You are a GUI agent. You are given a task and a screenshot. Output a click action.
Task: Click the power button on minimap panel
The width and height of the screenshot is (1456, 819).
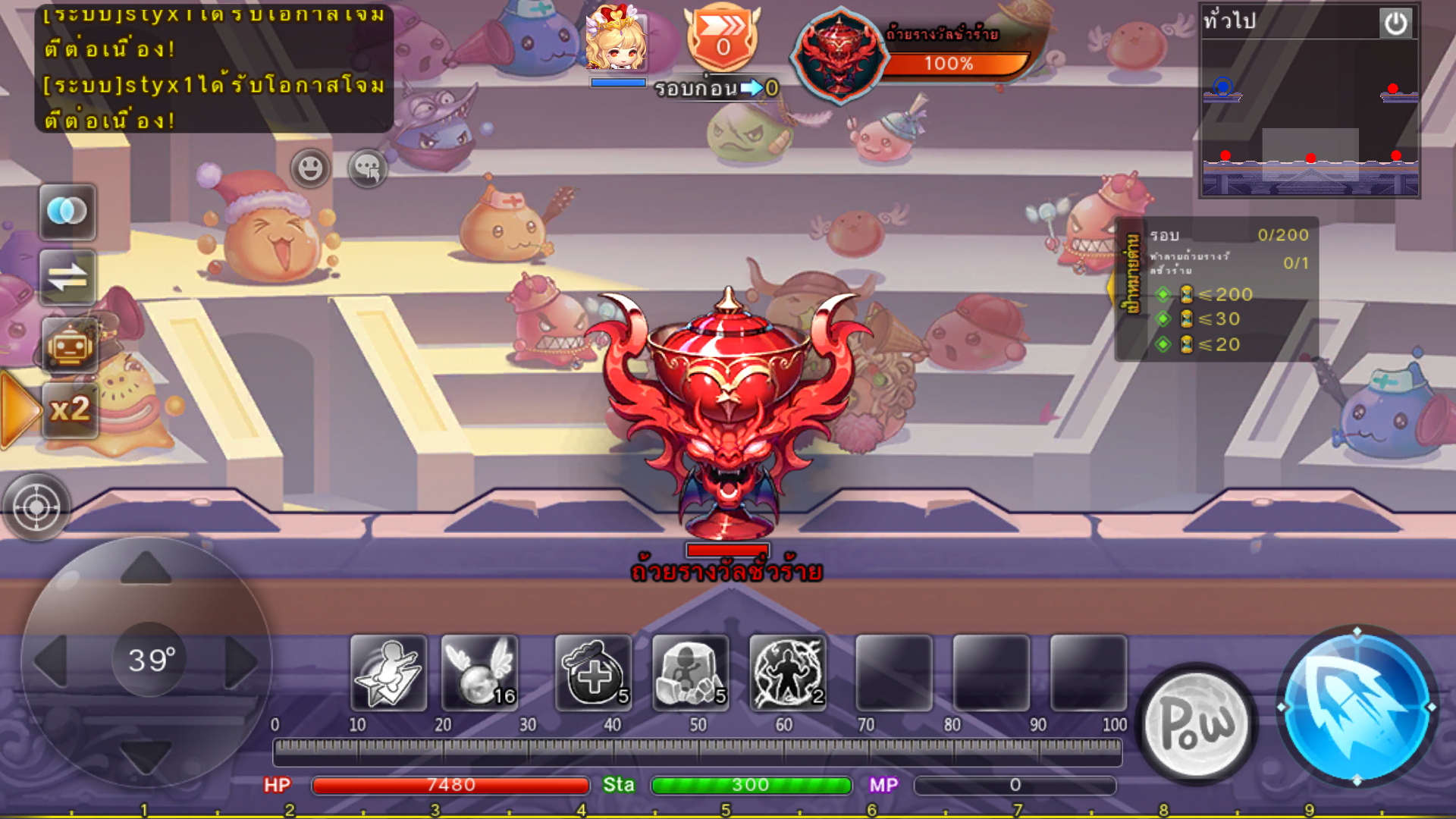point(1395,23)
